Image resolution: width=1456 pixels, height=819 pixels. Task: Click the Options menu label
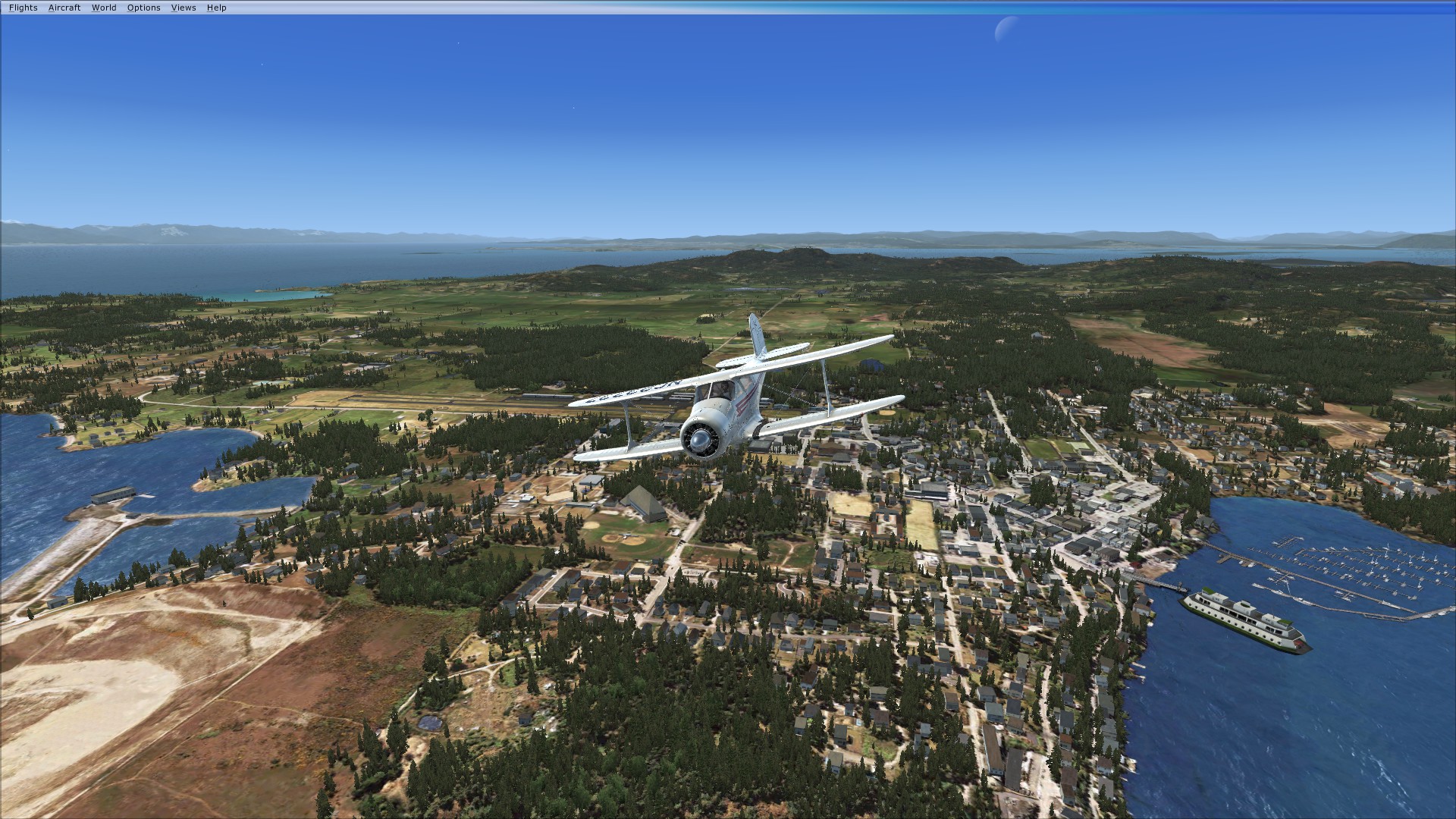143,7
